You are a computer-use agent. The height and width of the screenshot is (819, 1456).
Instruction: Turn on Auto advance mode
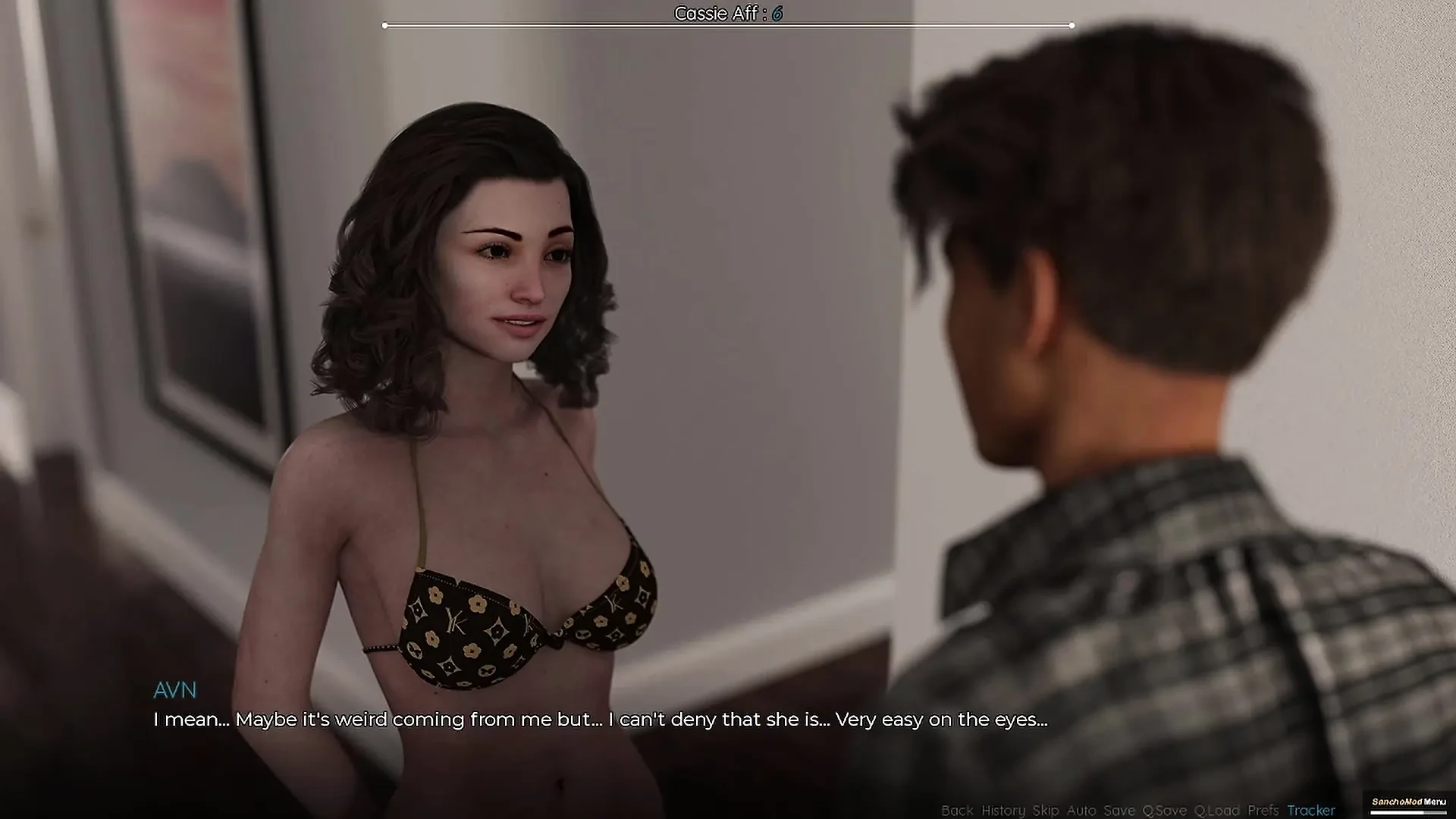1081,810
